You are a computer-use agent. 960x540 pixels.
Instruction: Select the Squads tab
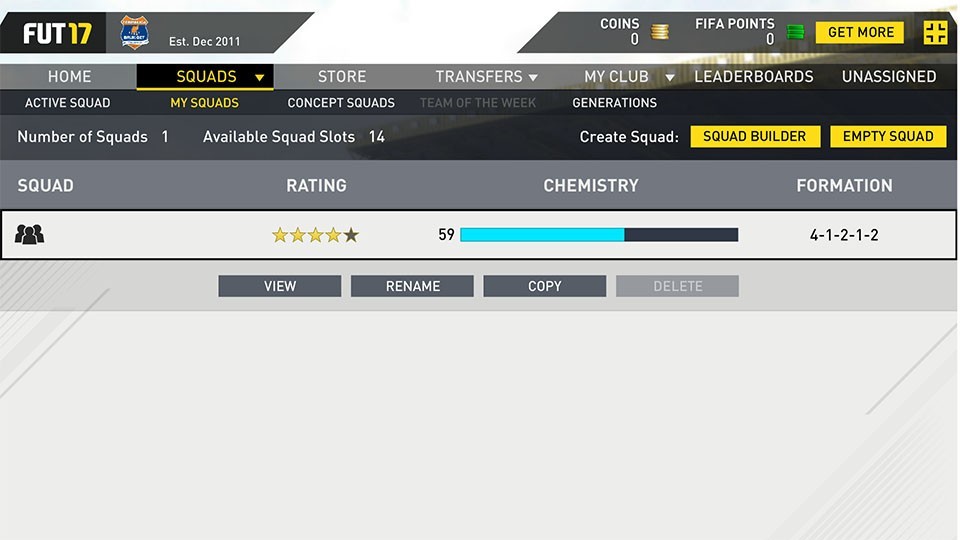click(x=206, y=77)
